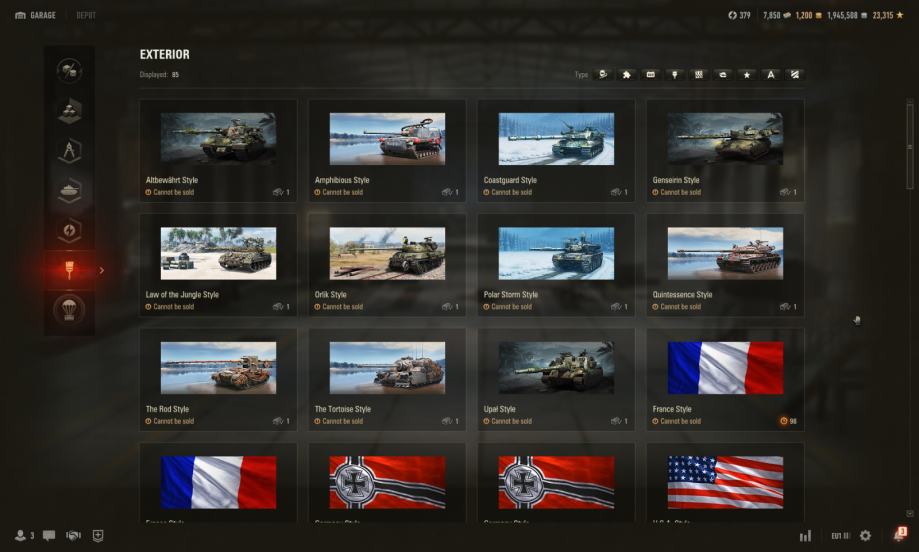The image size is (919, 552).
Task: Toggle the letter A inscription filter
Action: point(771,74)
